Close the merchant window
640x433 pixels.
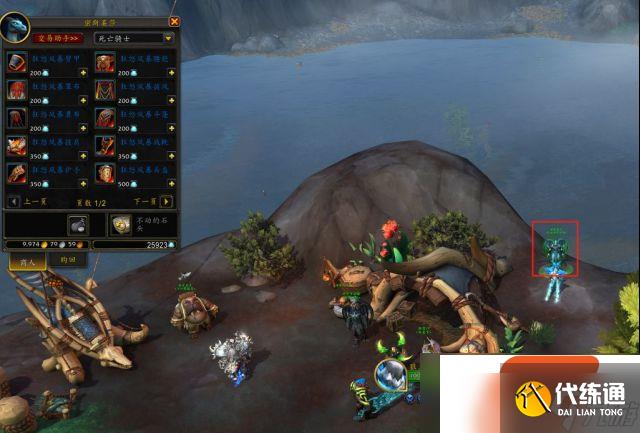click(x=175, y=20)
